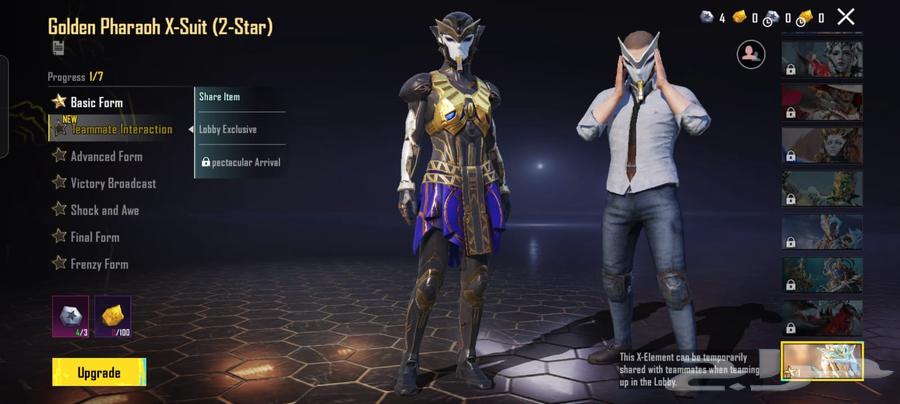
Task: Choose the Share Item option
Action: (240, 97)
